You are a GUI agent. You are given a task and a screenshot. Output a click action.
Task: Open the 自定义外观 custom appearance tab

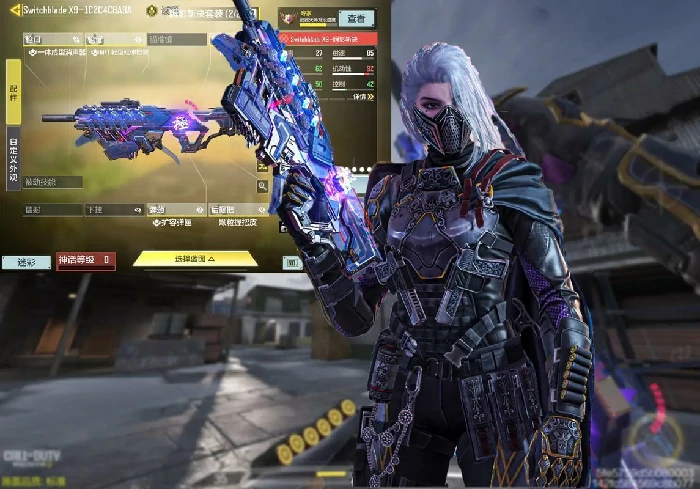(x=12, y=158)
